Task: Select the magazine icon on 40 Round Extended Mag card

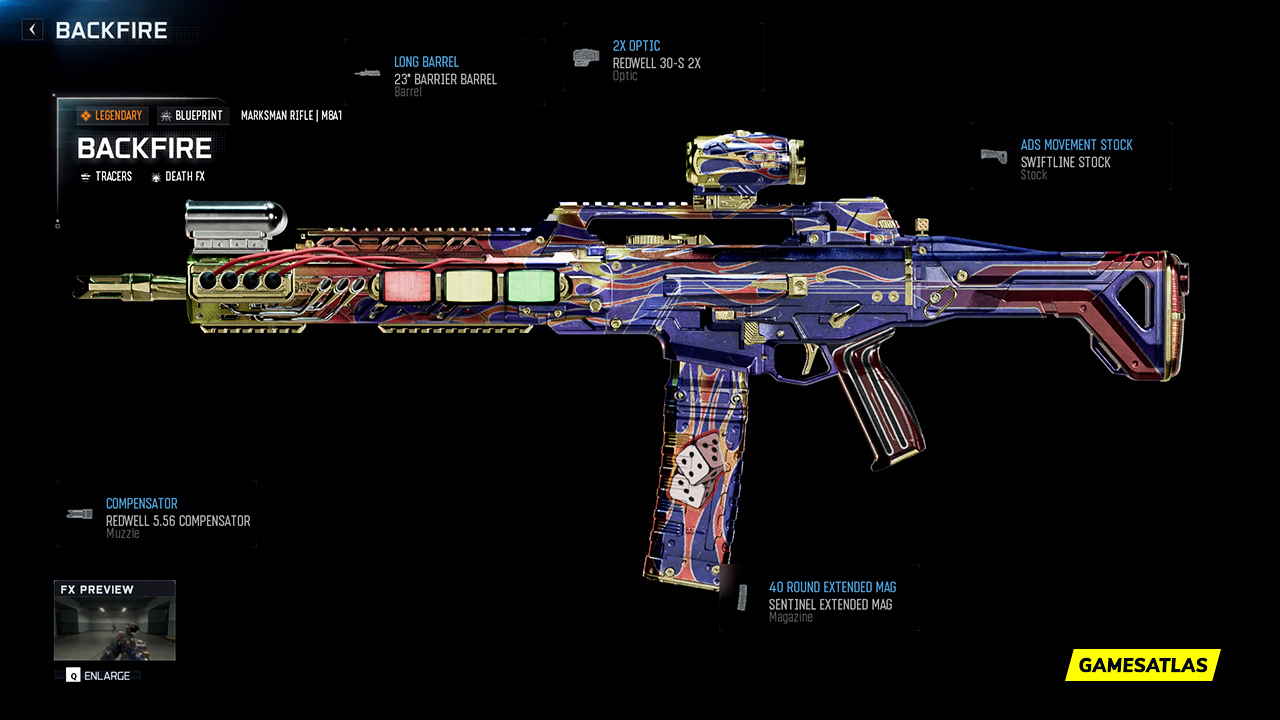Action: pyautogui.click(x=742, y=597)
